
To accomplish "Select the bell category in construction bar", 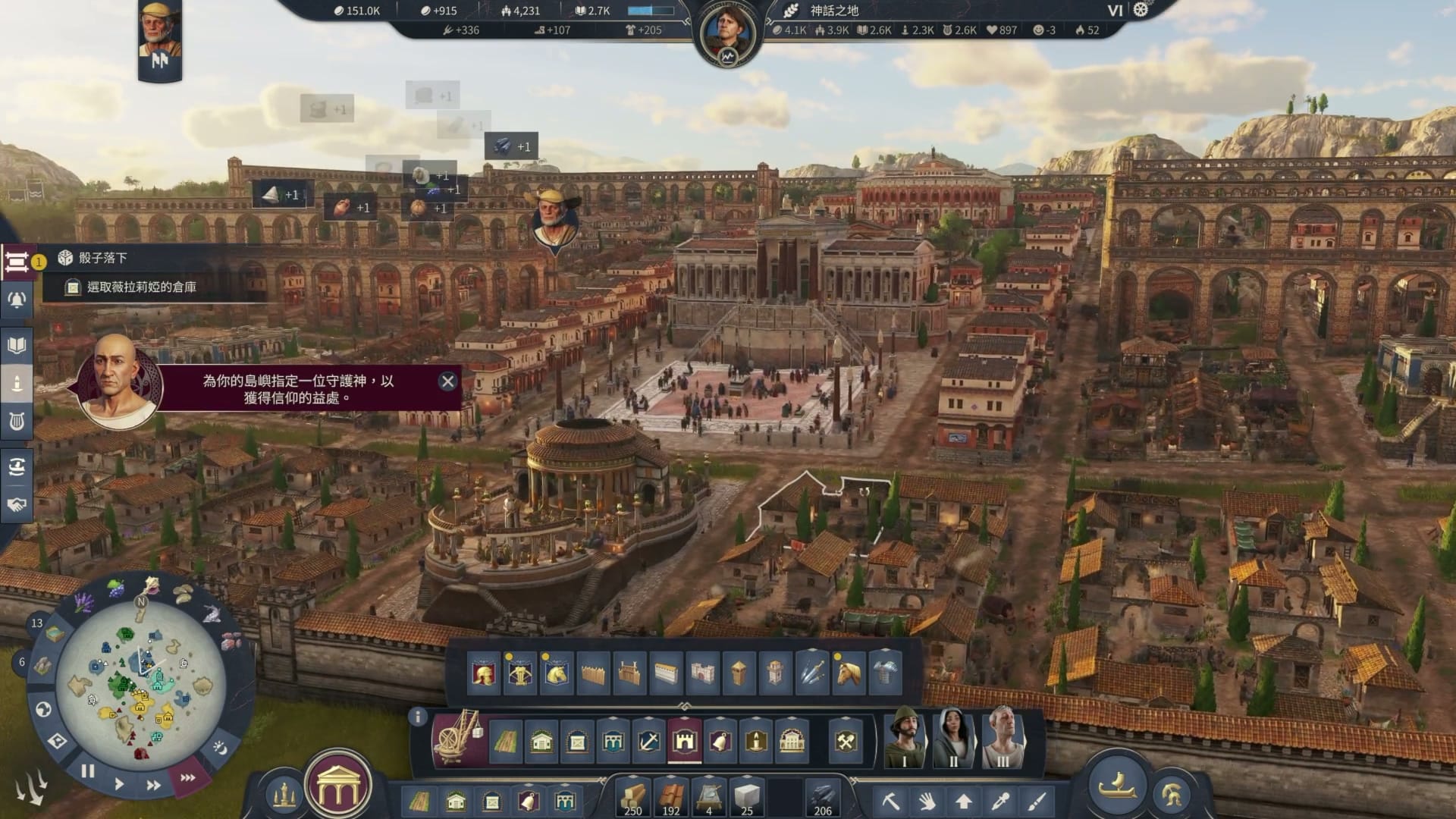I will (x=720, y=741).
